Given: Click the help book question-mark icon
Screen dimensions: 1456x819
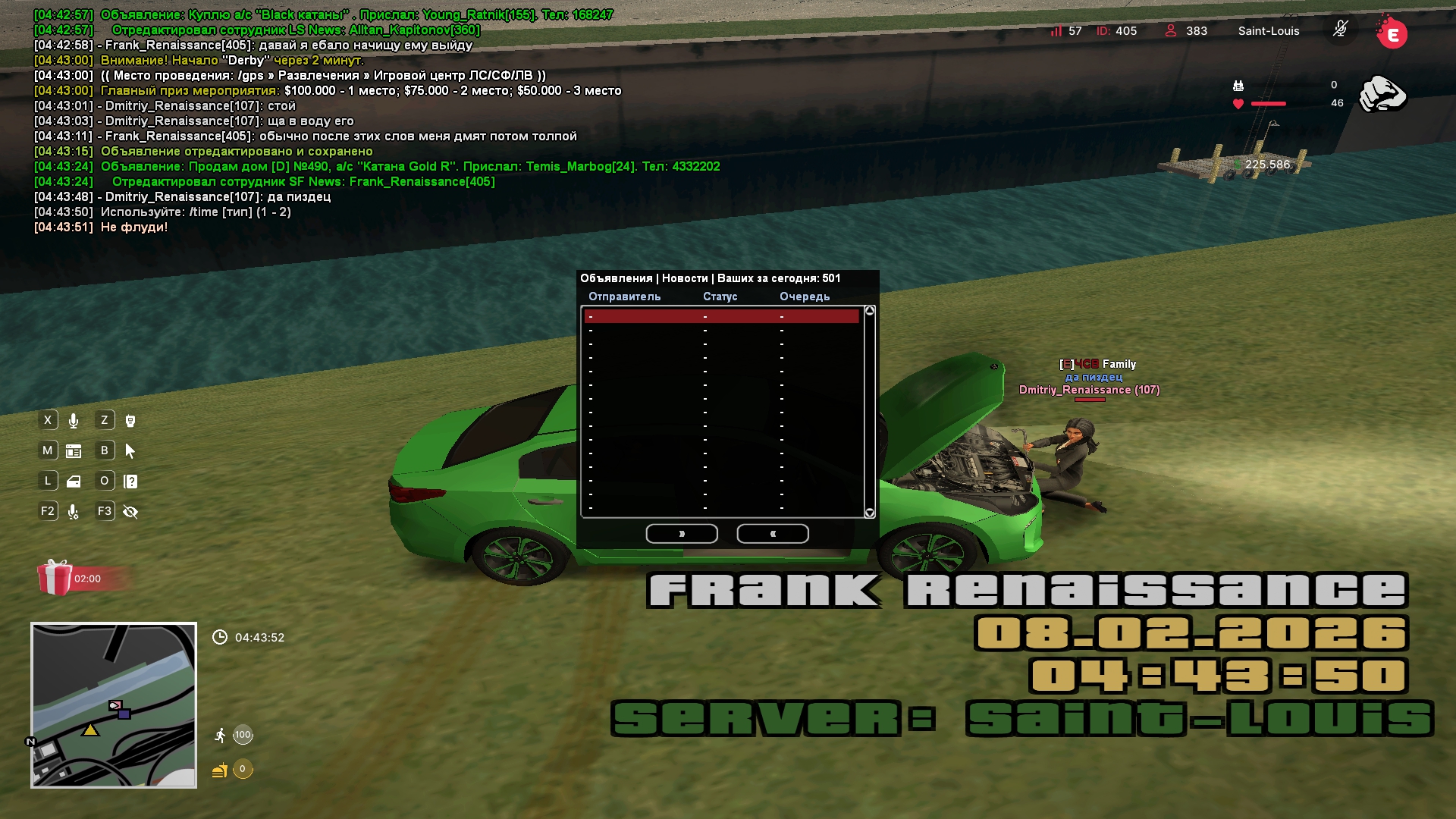Looking at the screenshot, I should coord(130,482).
